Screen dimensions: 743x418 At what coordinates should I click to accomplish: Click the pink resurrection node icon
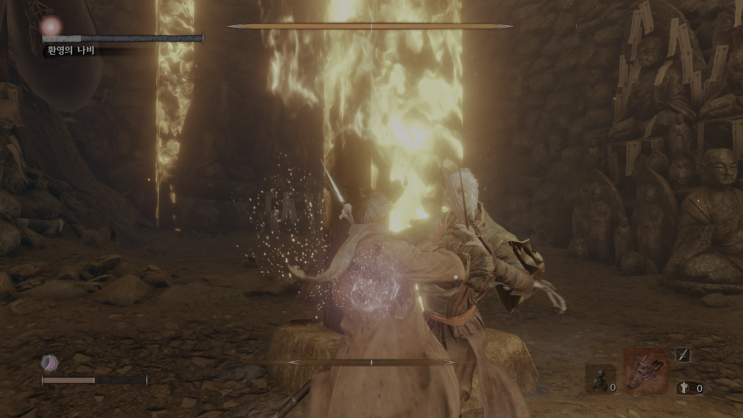pos(49,363)
